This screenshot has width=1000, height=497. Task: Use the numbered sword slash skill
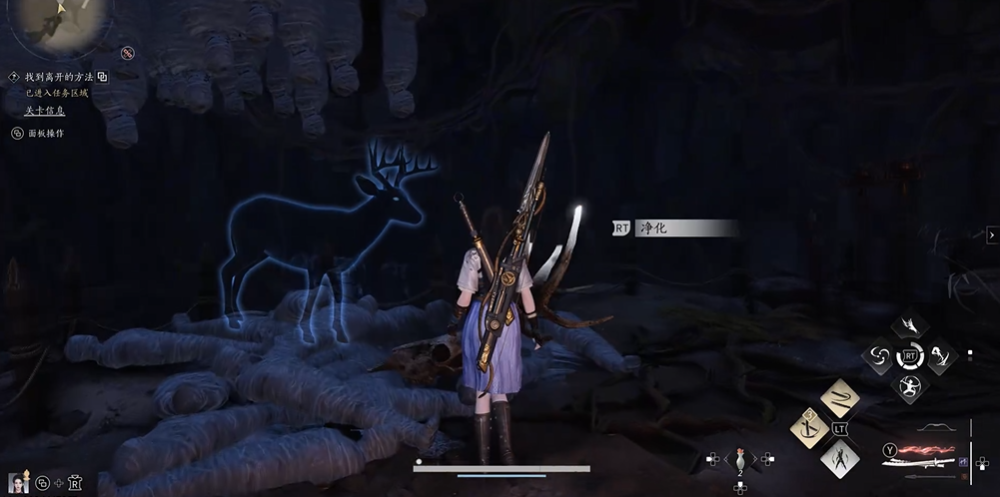point(808,428)
